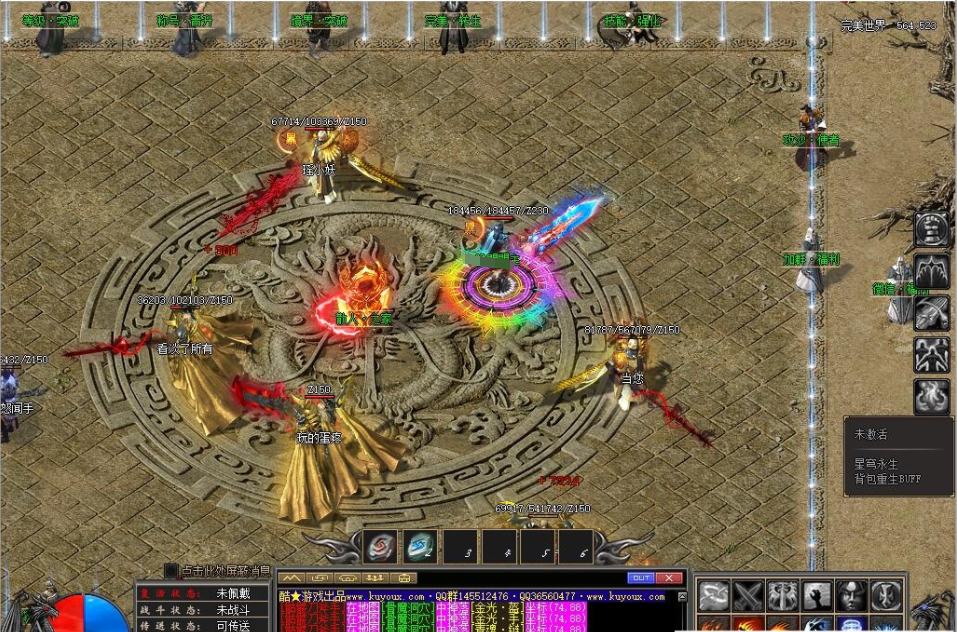This screenshot has height=632, width=957.
Task: Click the sword-and-cross icon in bottom-right panel
Action: coord(885,596)
